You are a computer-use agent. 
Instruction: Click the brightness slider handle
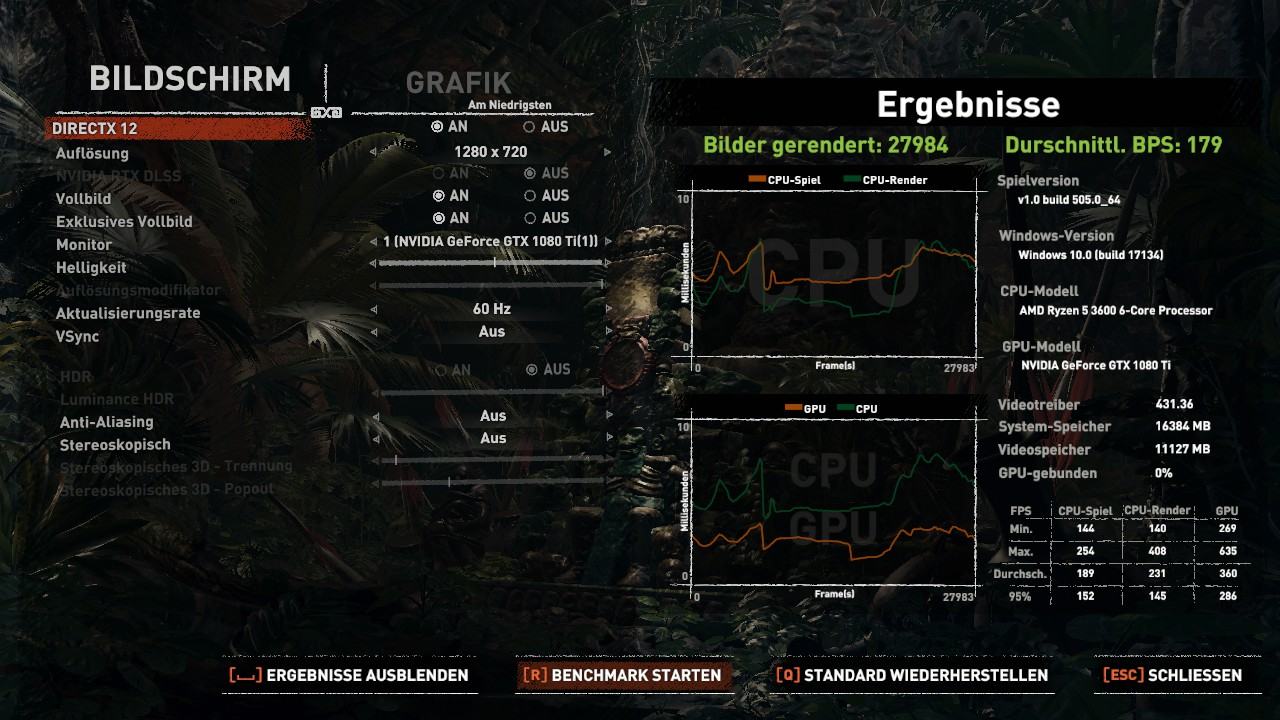pos(497,263)
